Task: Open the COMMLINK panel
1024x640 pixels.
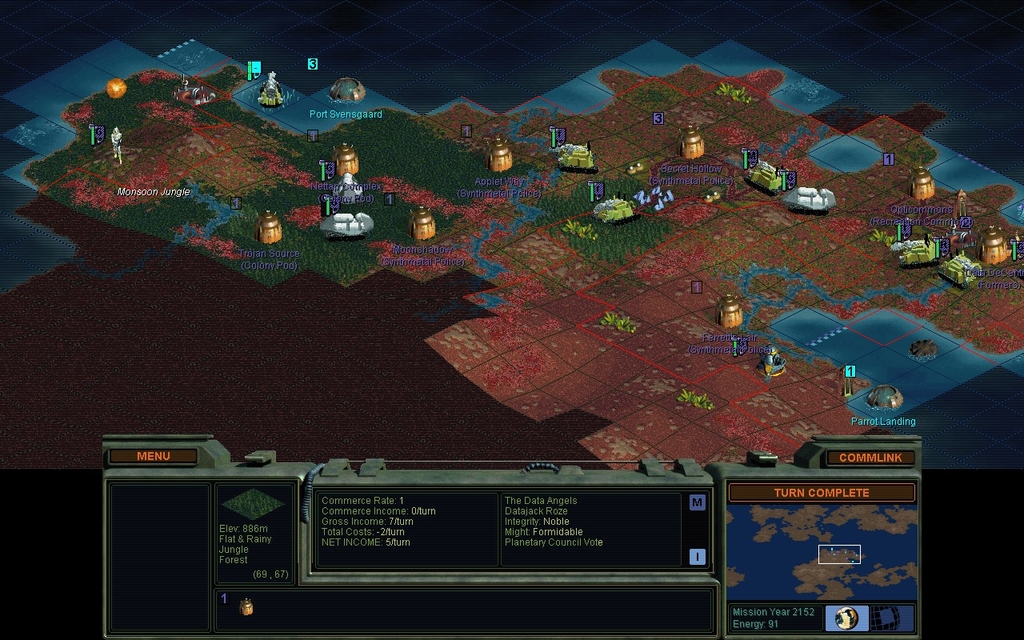Action: point(870,457)
